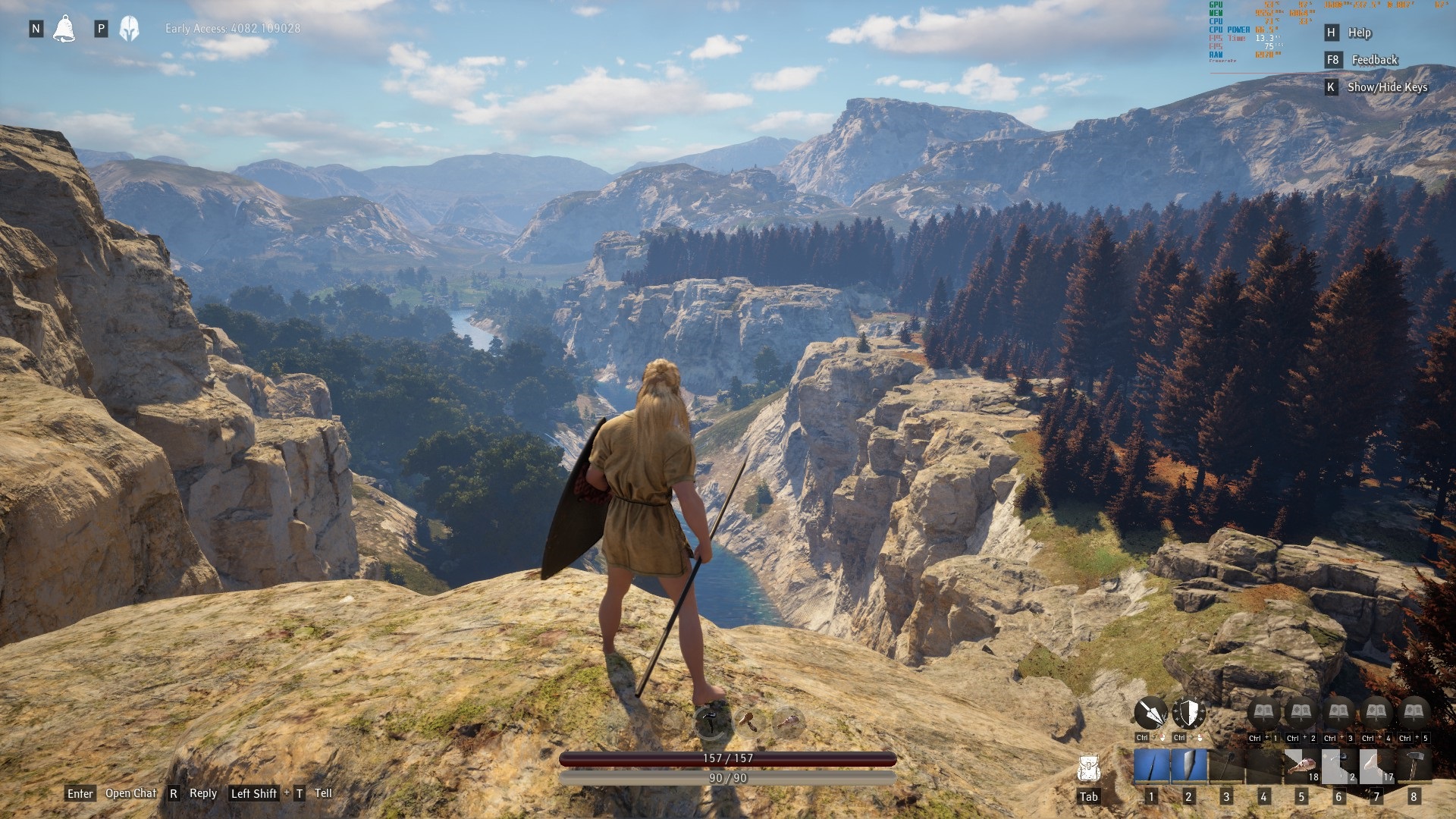Select the spear in hotbar slot 1
This screenshot has height=819, width=1456.
pyautogui.click(x=1151, y=766)
